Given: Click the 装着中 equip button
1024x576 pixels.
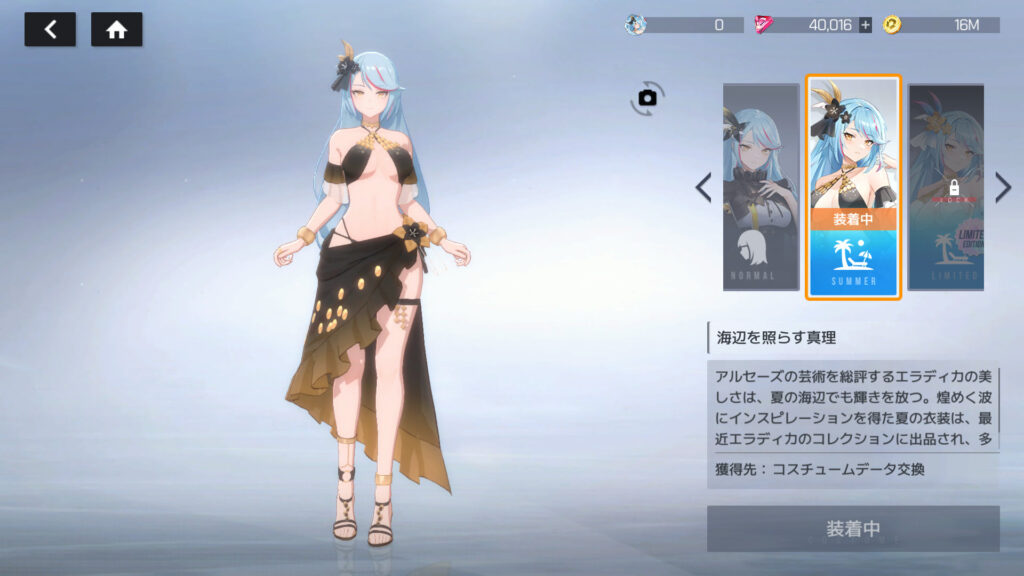Looking at the screenshot, I should [x=853, y=528].
